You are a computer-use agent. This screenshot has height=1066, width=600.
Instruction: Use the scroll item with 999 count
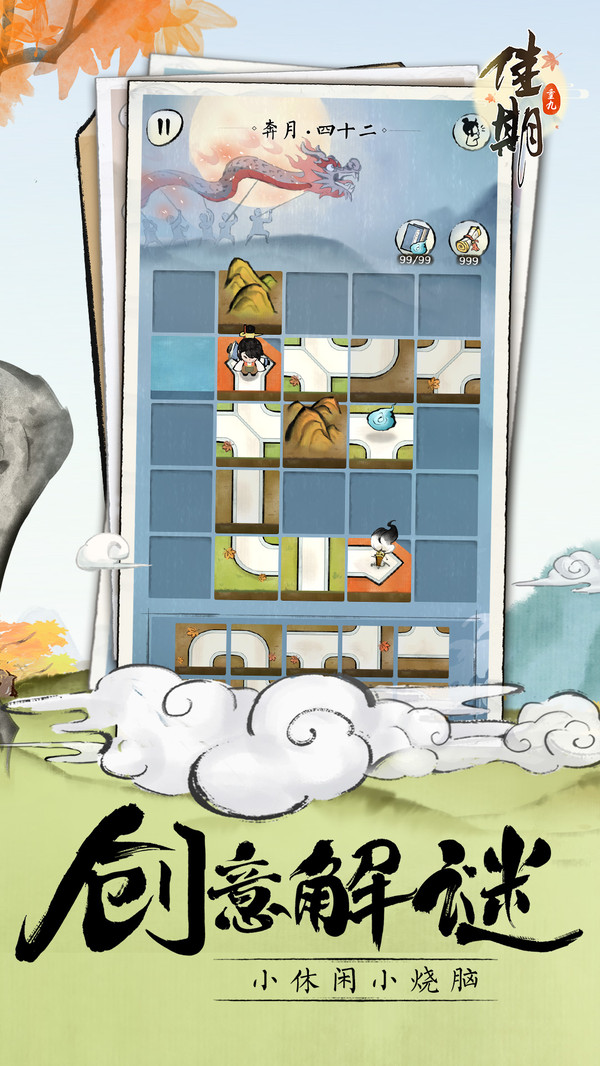click(465, 241)
